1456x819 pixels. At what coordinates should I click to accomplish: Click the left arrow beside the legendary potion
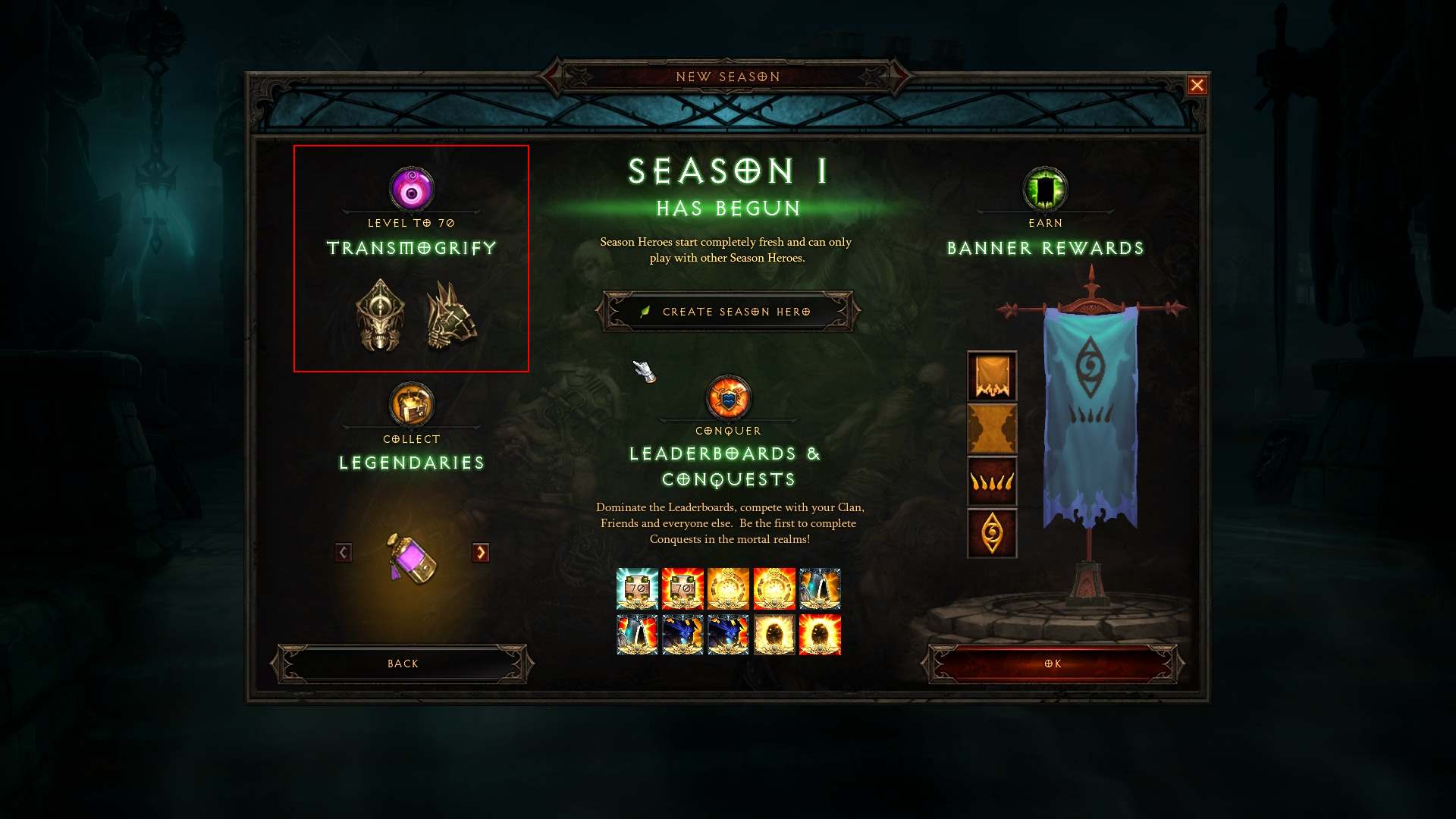(343, 553)
